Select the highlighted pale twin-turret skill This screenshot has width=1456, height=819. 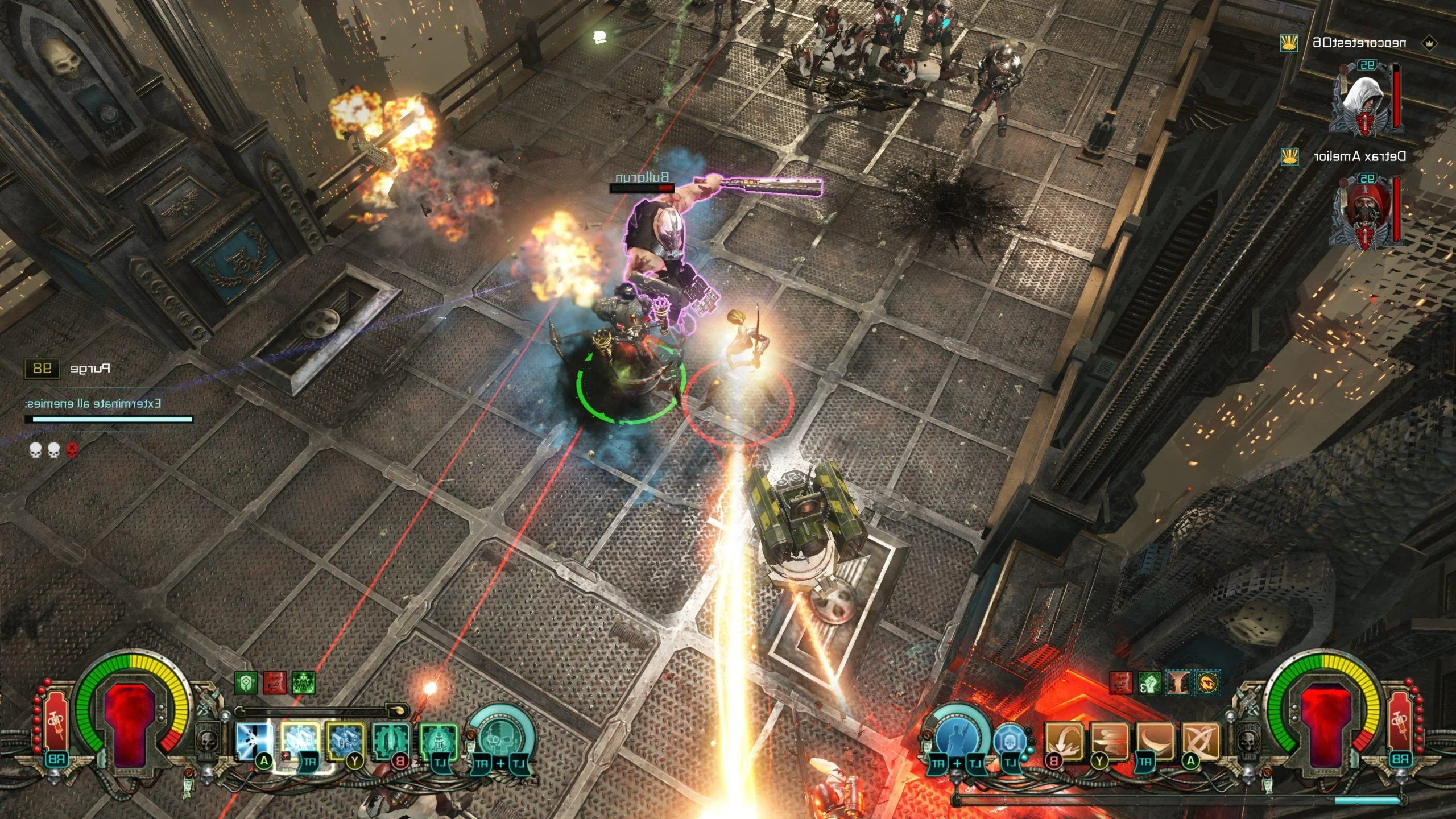(300, 741)
